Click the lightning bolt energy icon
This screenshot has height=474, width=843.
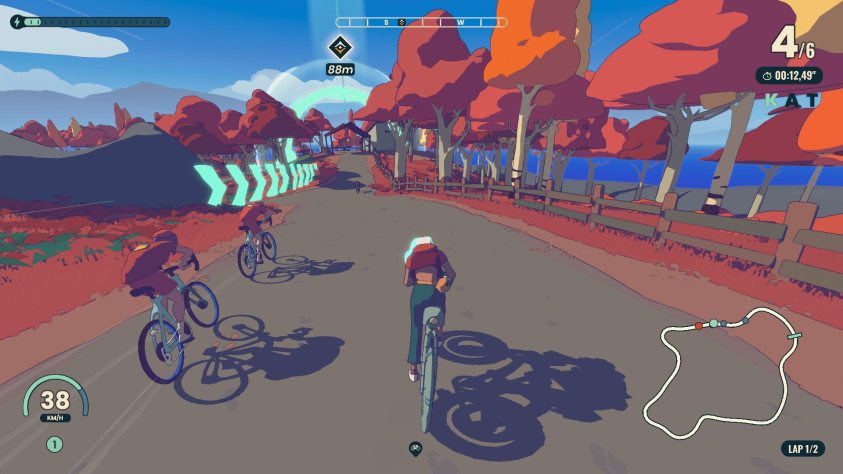point(15,21)
